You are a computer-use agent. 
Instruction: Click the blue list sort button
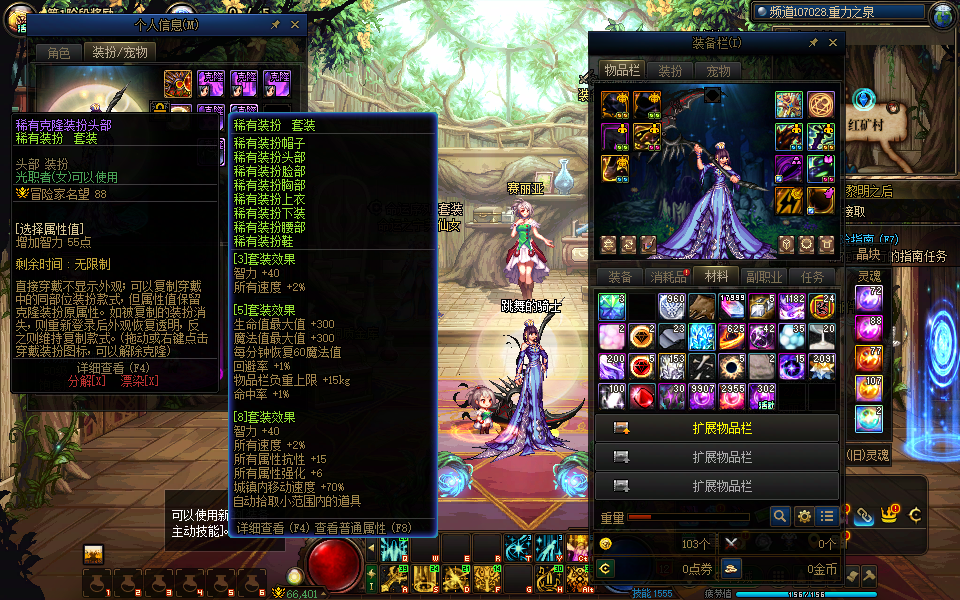[x=827, y=517]
